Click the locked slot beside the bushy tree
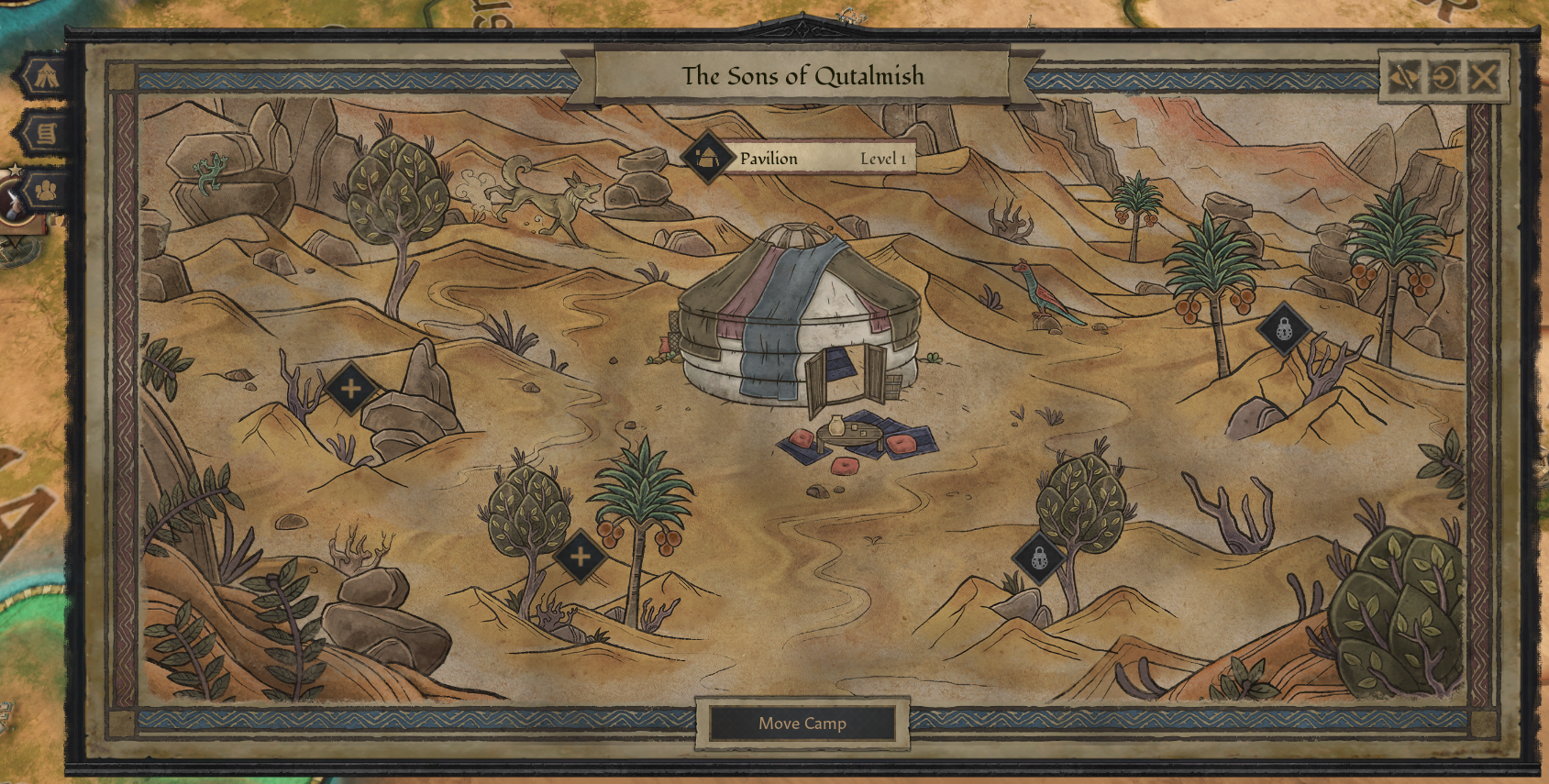The width and height of the screenshot is (1549, 784). coord(1038,557)
